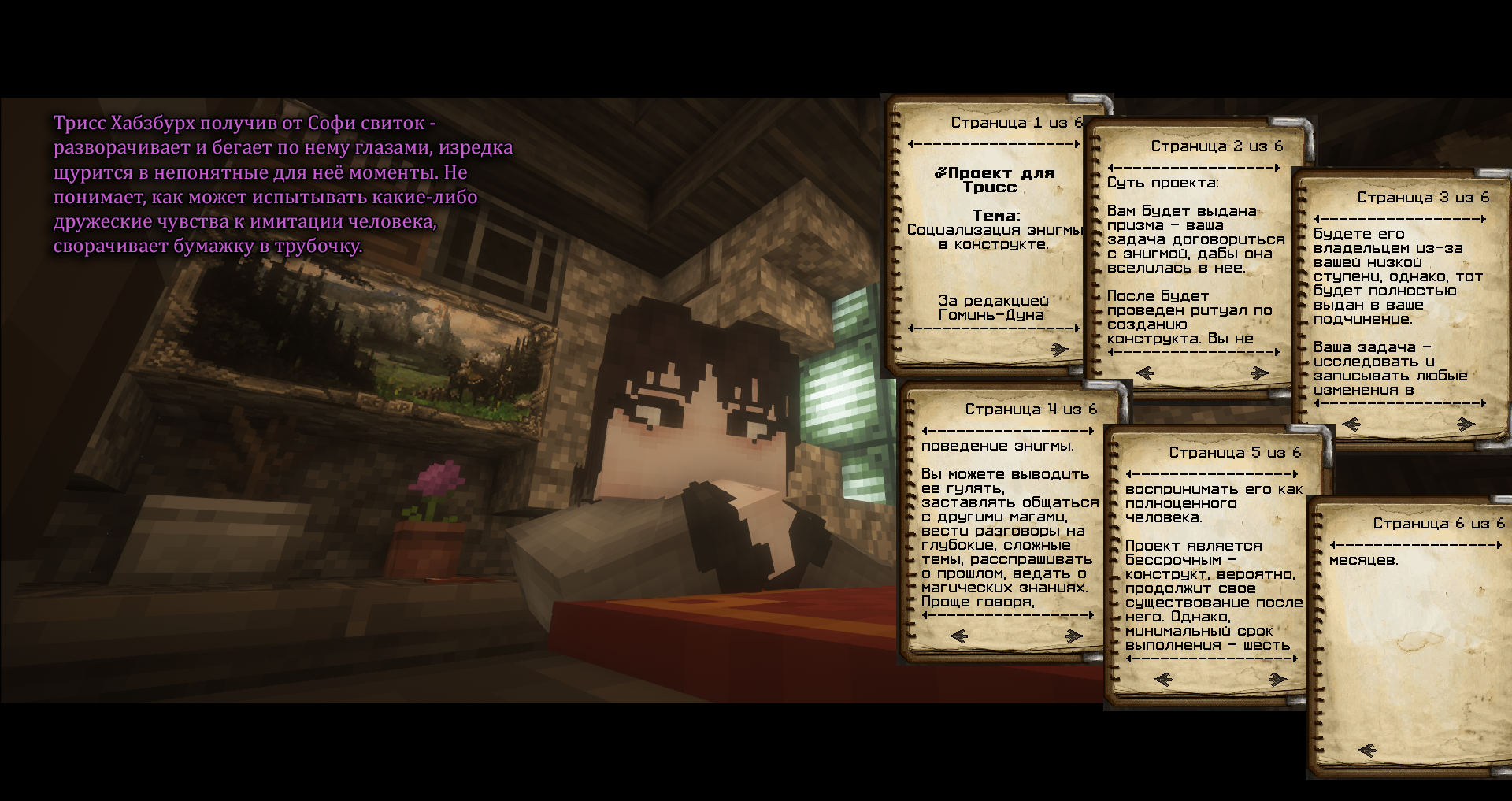This screenshot has height=801, width=1512.
Task: Turn forward from book page 1 of 6
Action: tap(1060, 349)
